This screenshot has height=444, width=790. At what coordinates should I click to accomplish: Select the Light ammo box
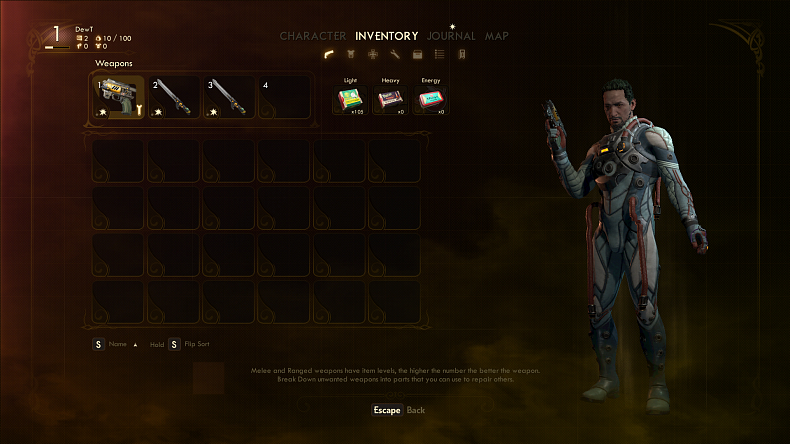click(x=350, y=98)
